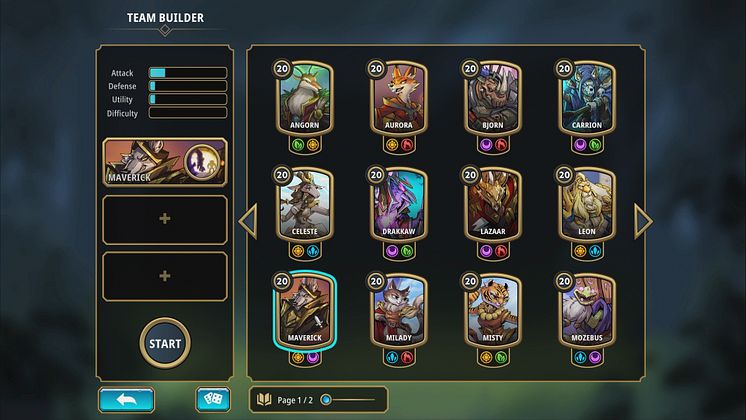Start the battle with the round START button
Image resolution: width=746 pixels, height=420 pixels.
pyautogui.click(x=165, y=343)
